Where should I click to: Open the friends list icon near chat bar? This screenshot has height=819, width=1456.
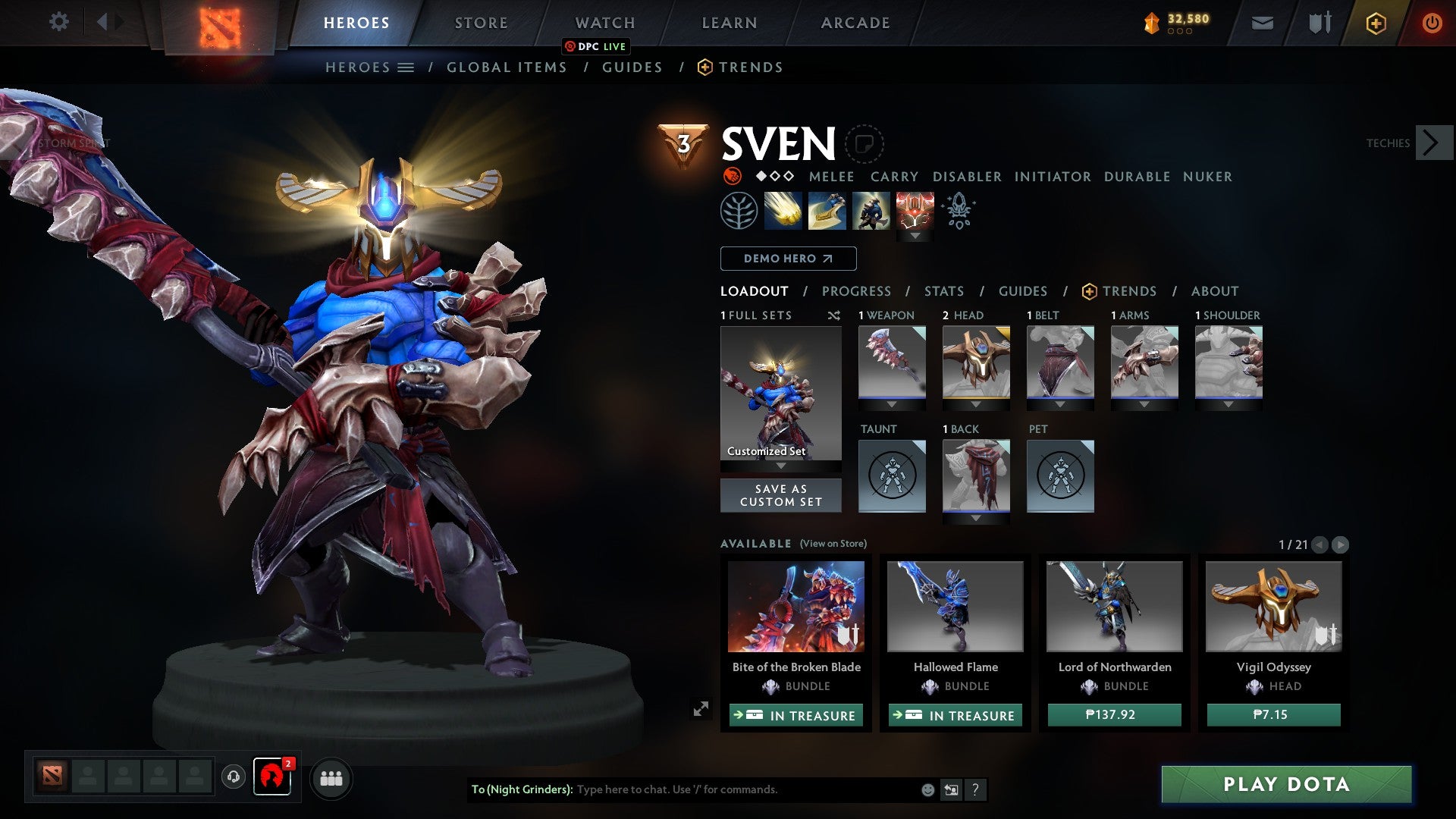tap(331, 778)
